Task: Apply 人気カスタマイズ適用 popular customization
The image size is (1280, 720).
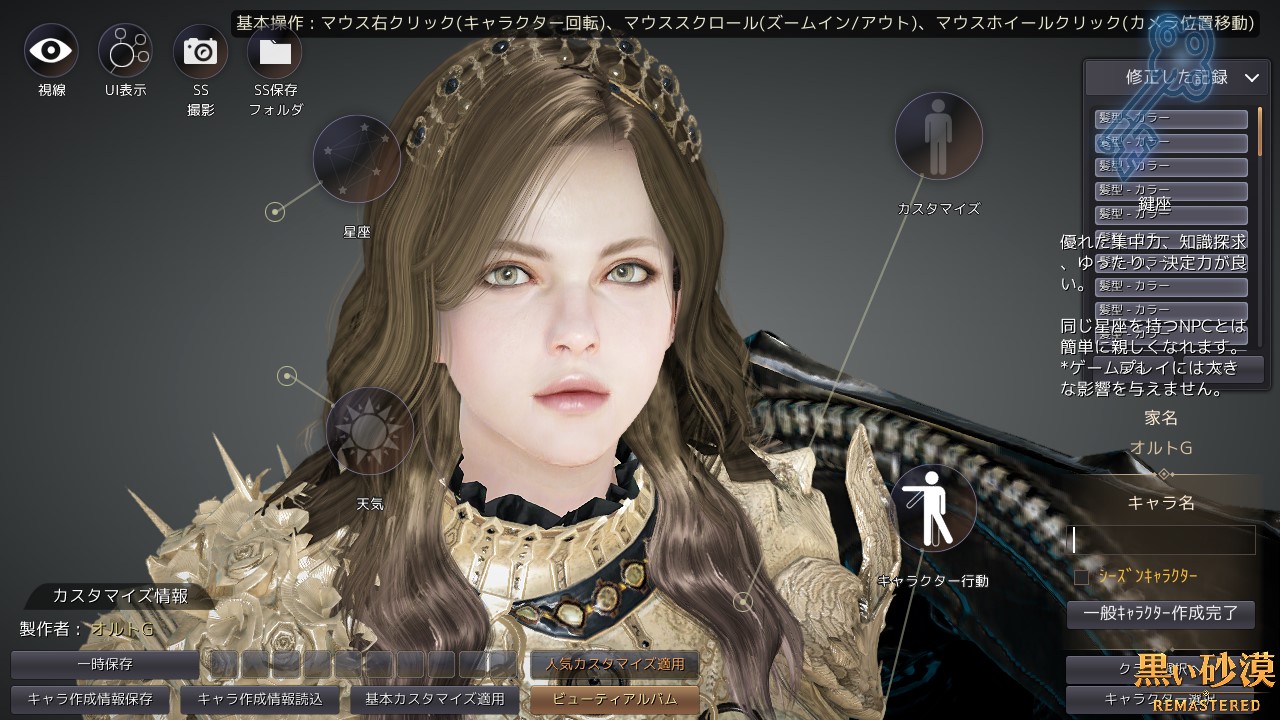Action: point(614,664)
